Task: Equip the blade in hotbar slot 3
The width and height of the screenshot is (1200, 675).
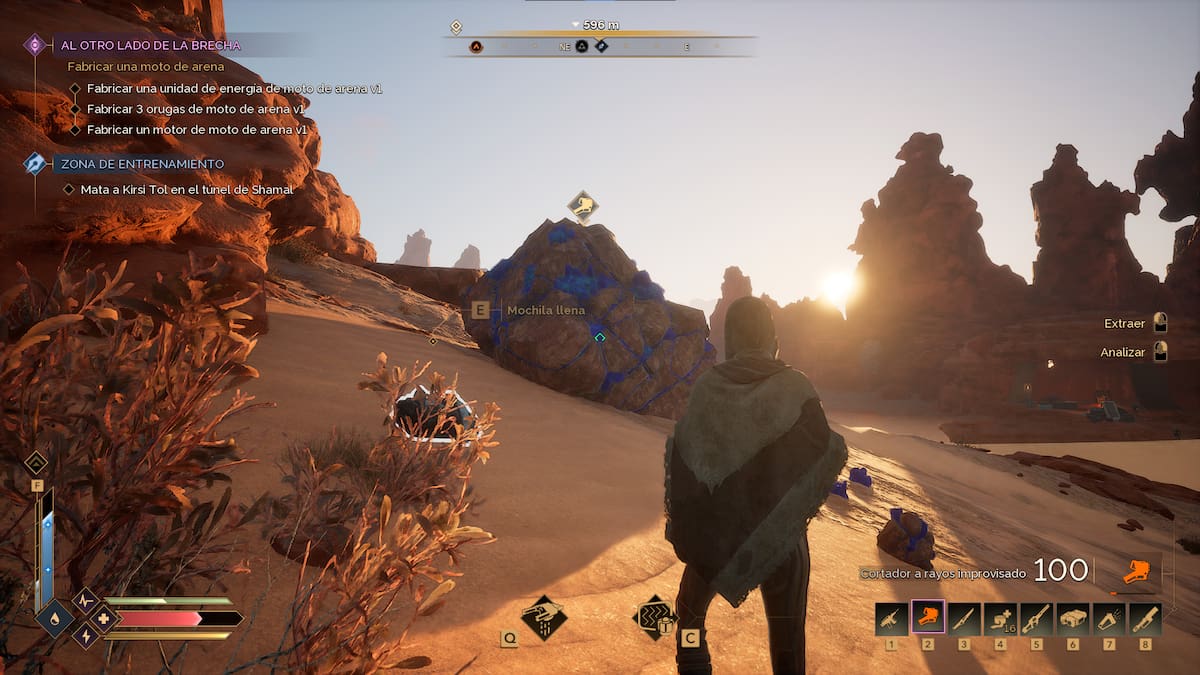Action: [965, 619]
